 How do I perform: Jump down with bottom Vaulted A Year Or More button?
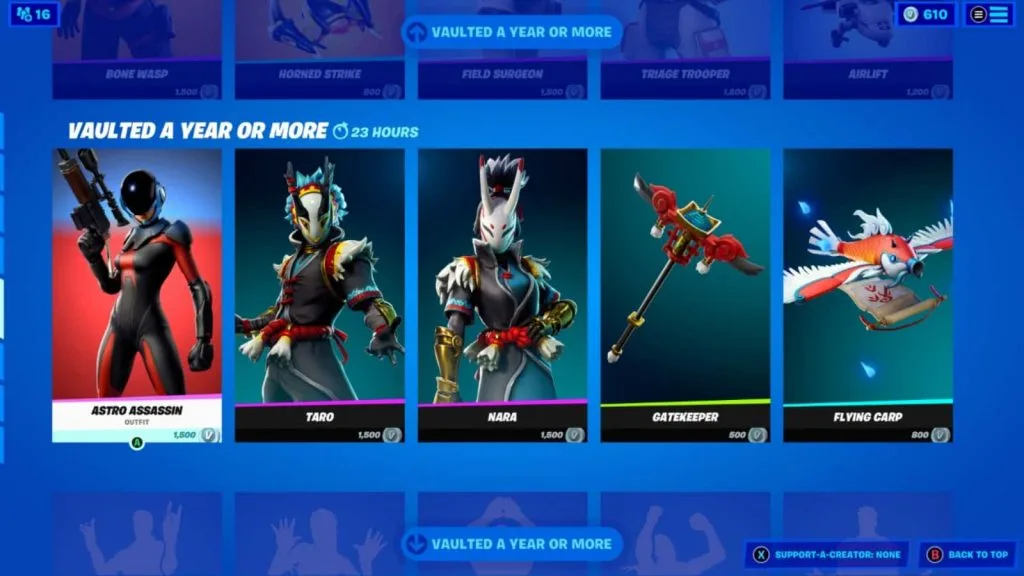pos(512,544)
